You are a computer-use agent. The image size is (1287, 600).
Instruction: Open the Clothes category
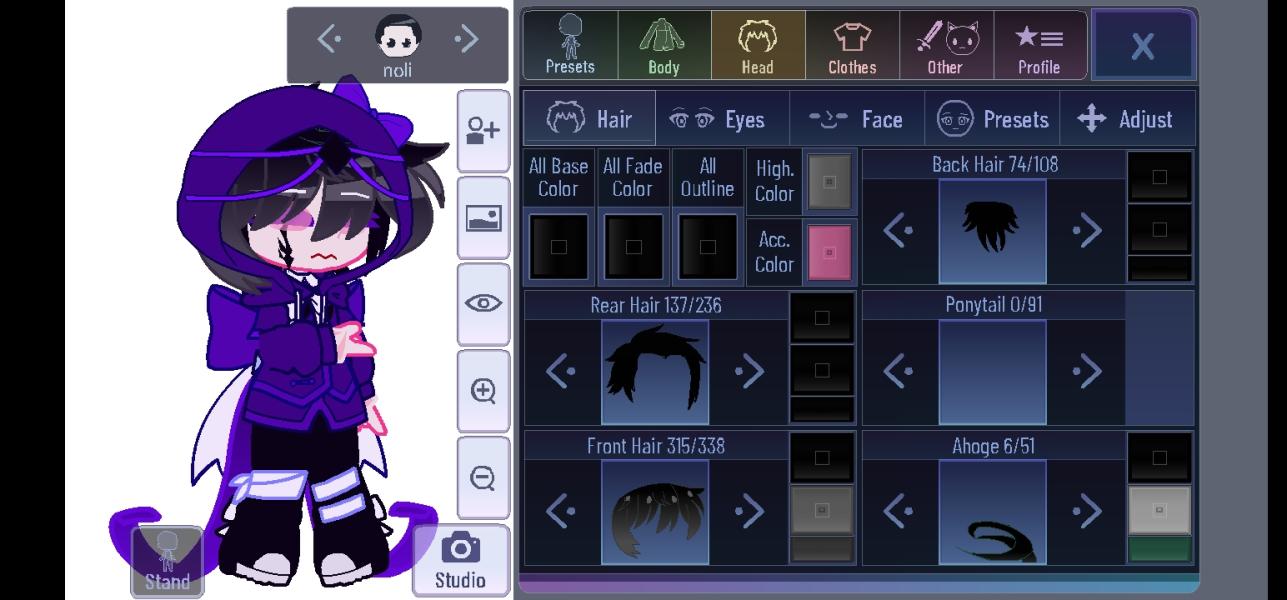pyautogui.click(x=852, y=45)
